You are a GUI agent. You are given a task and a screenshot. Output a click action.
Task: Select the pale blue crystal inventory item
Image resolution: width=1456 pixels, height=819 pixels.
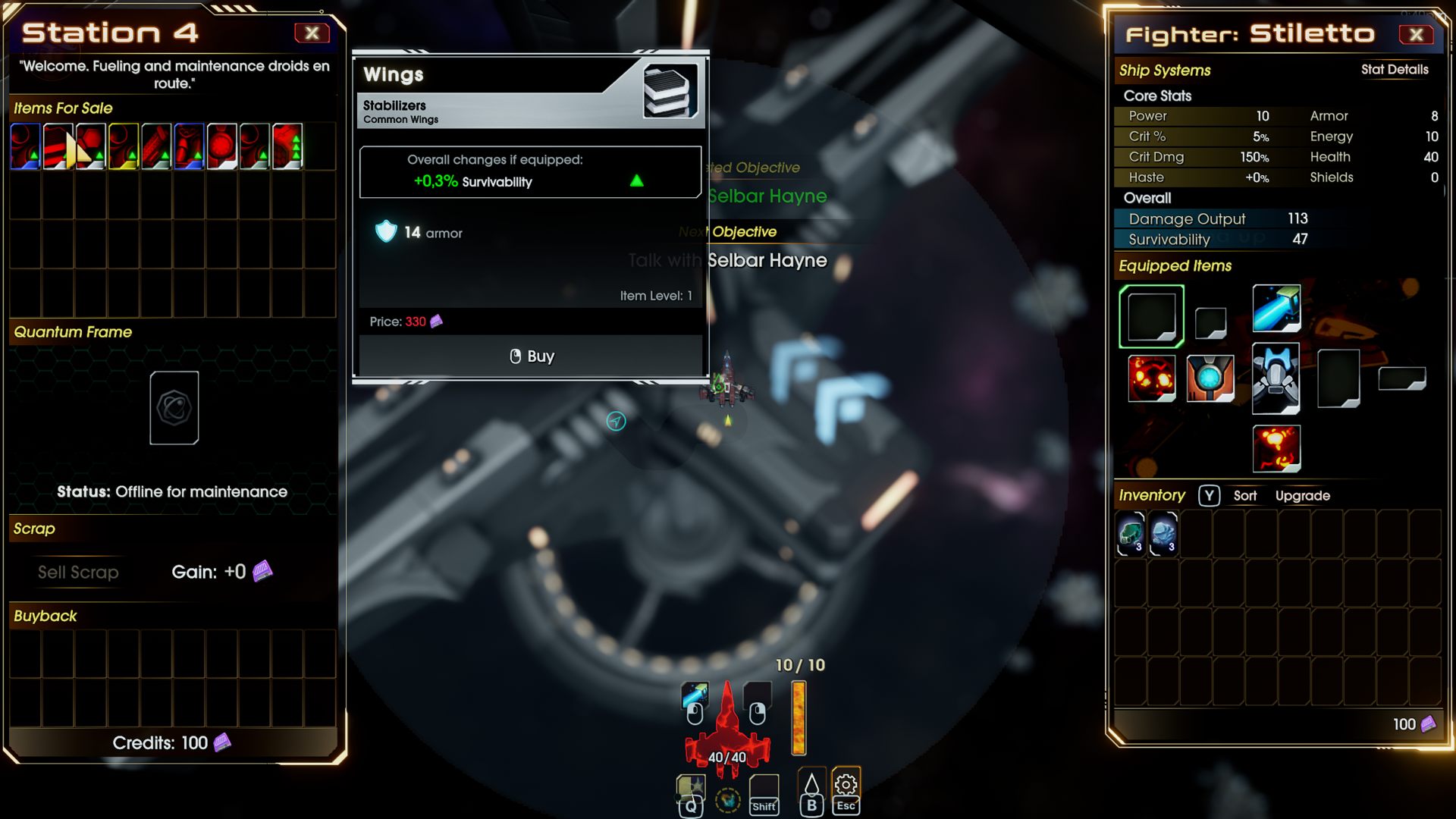click(1163, 533)
